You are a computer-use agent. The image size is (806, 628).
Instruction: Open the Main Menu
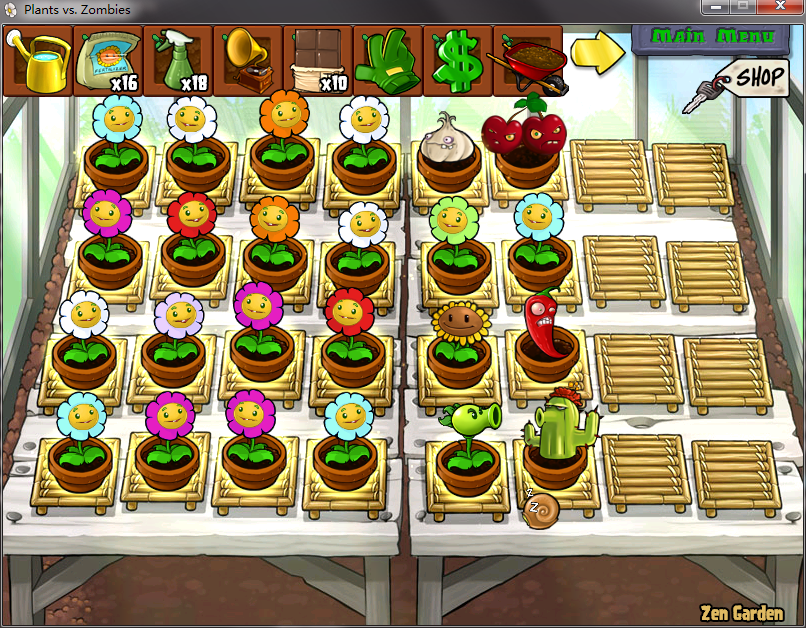712,37
